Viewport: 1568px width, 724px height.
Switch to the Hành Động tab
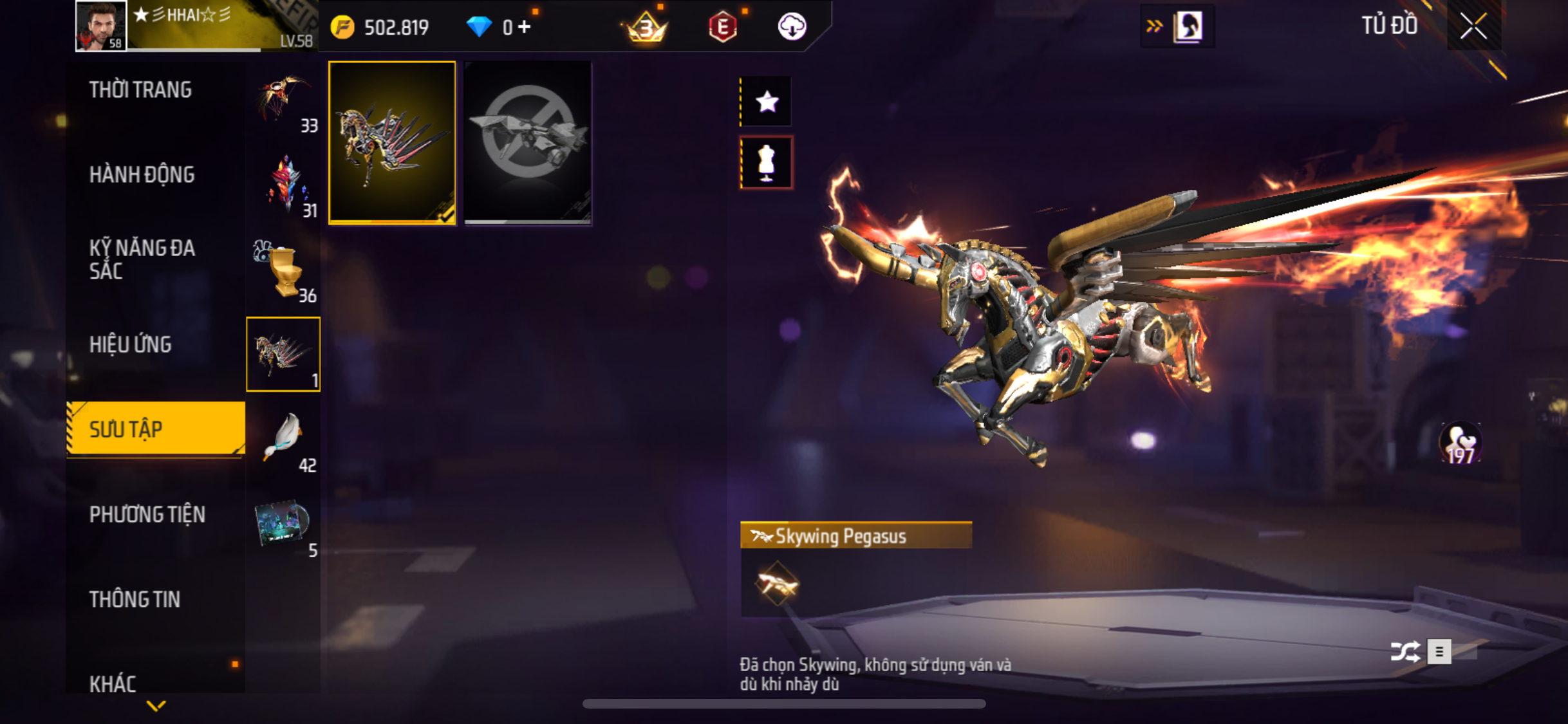click(x=142, y=175)
